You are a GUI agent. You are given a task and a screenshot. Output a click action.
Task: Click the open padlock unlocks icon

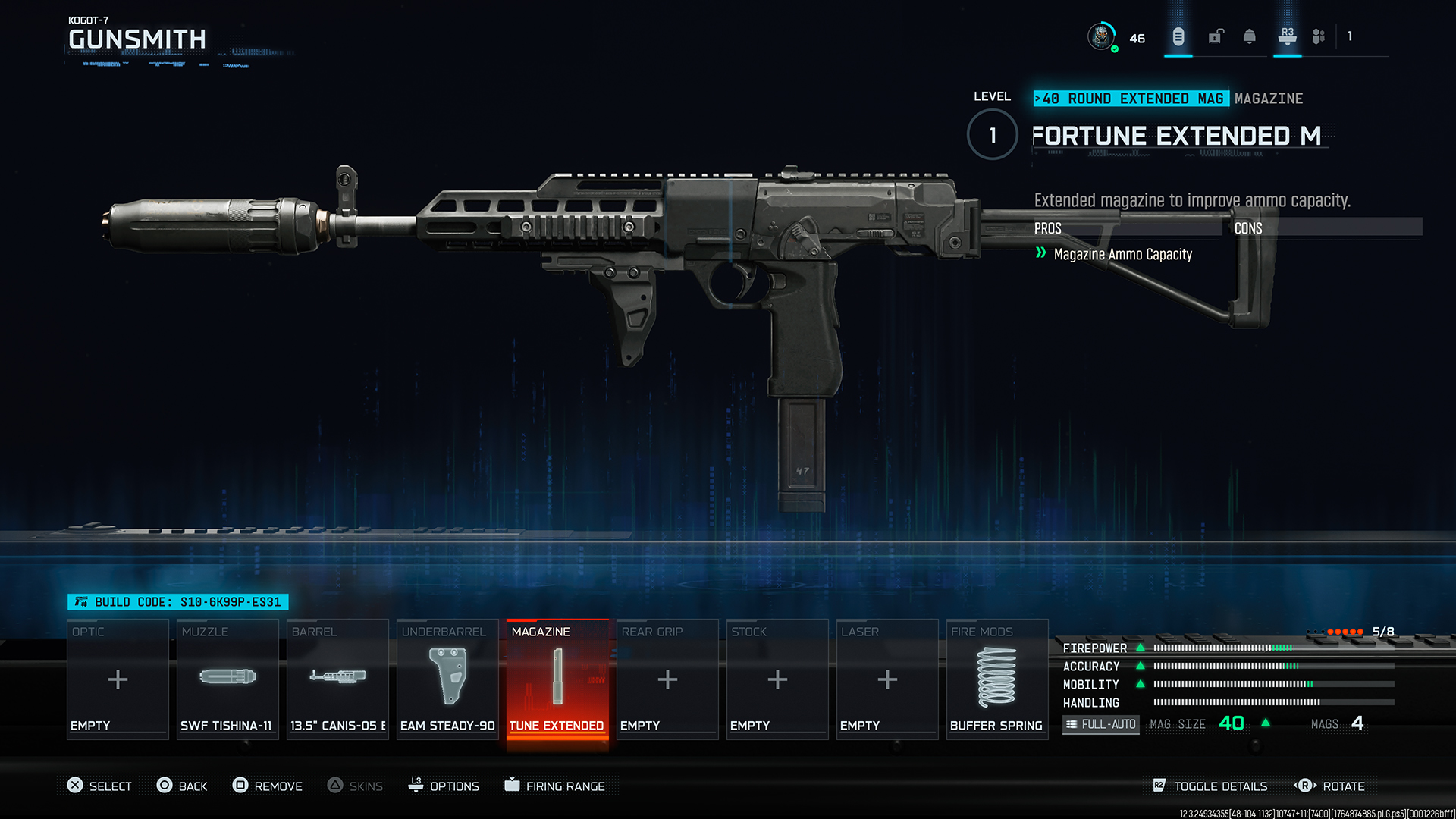pyautogui.click(x=1216, y=36)
